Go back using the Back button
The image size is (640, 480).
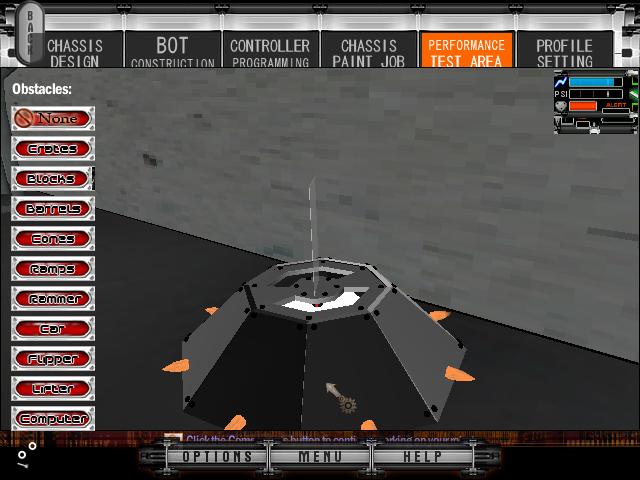[x=31, y=33]
